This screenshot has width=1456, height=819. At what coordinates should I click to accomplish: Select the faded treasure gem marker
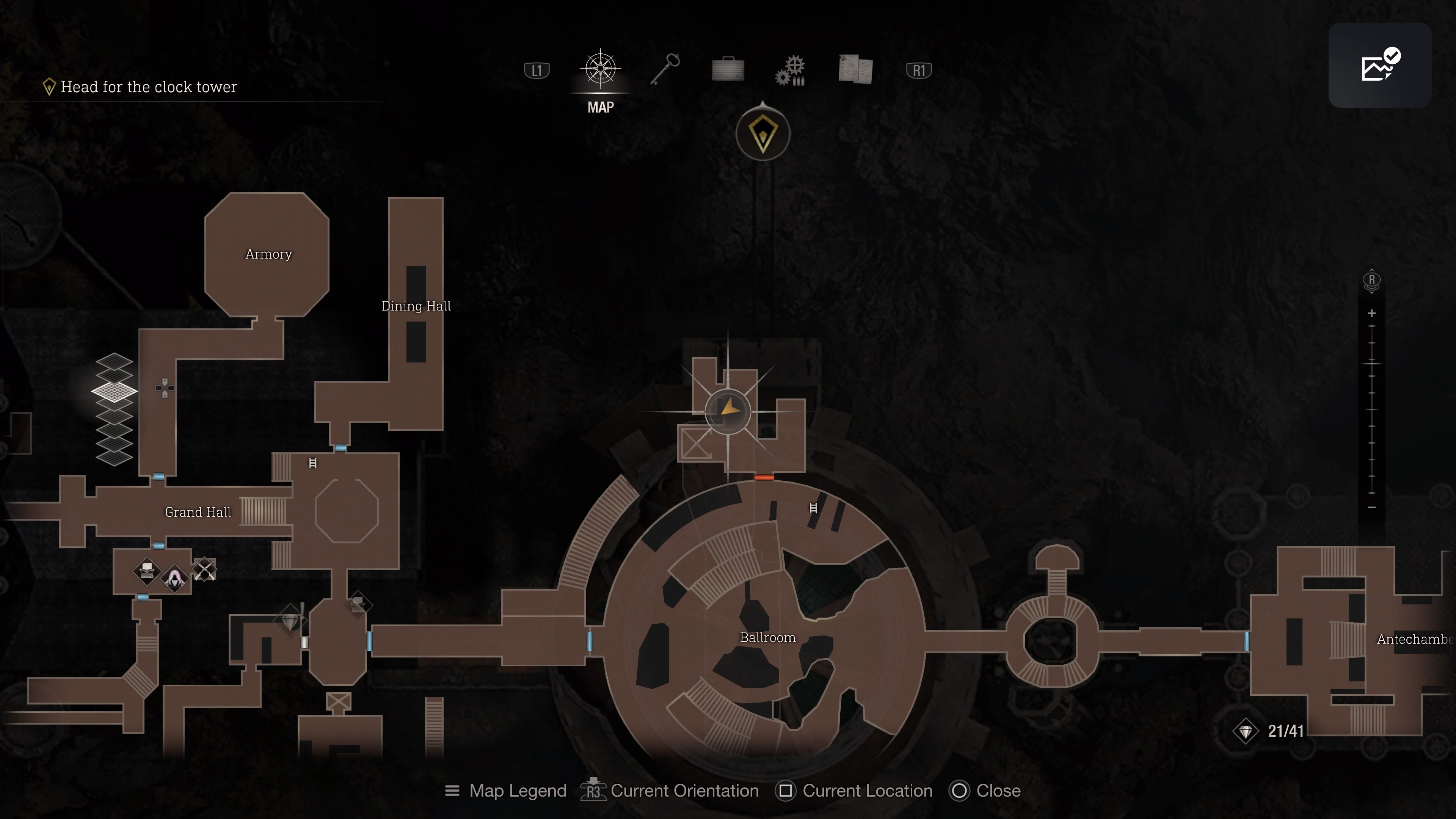pos(290,622)
